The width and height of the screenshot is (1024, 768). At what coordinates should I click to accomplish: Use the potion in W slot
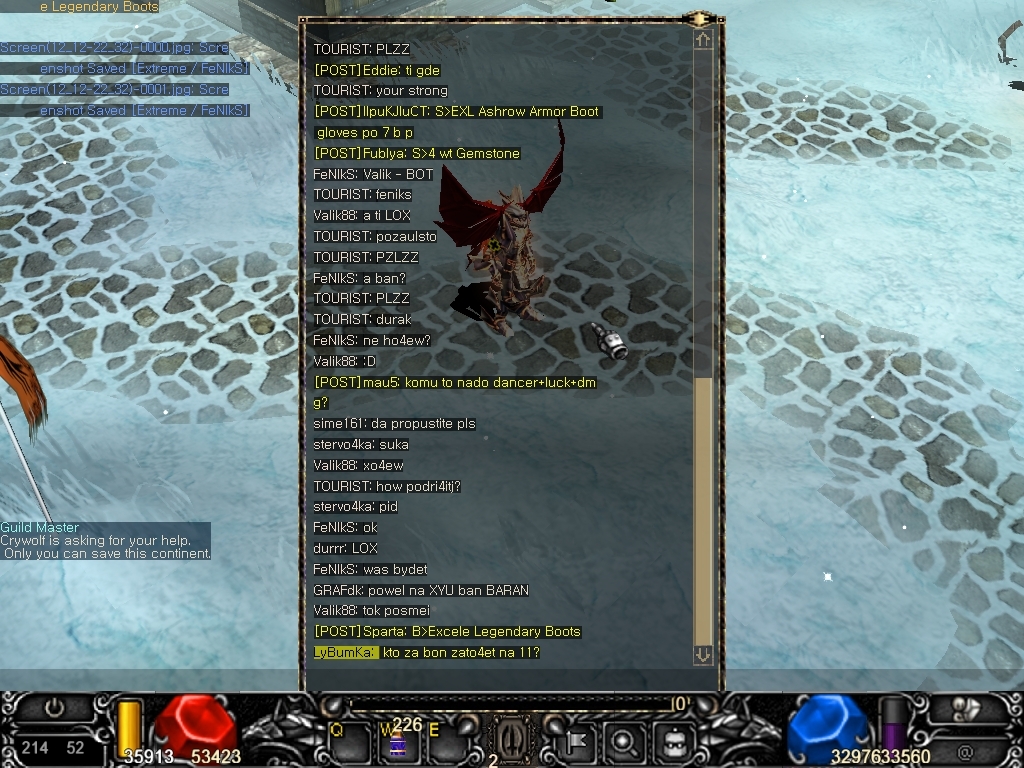click(398, 742)
